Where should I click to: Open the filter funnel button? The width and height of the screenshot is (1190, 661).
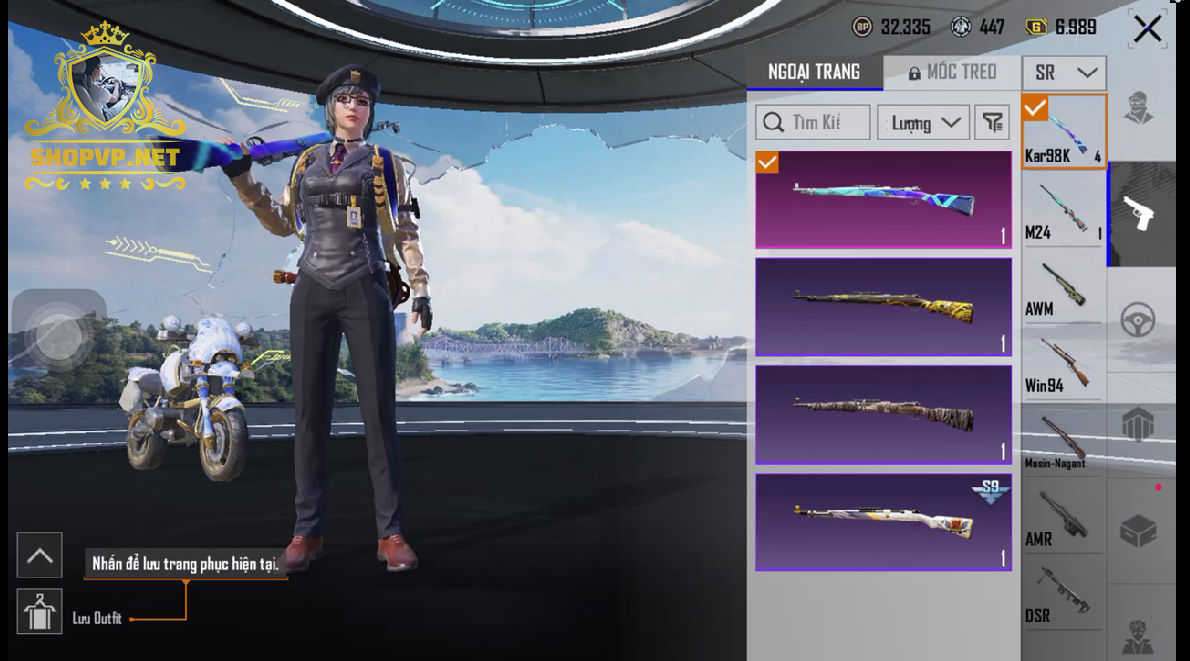tap(991, 122)
